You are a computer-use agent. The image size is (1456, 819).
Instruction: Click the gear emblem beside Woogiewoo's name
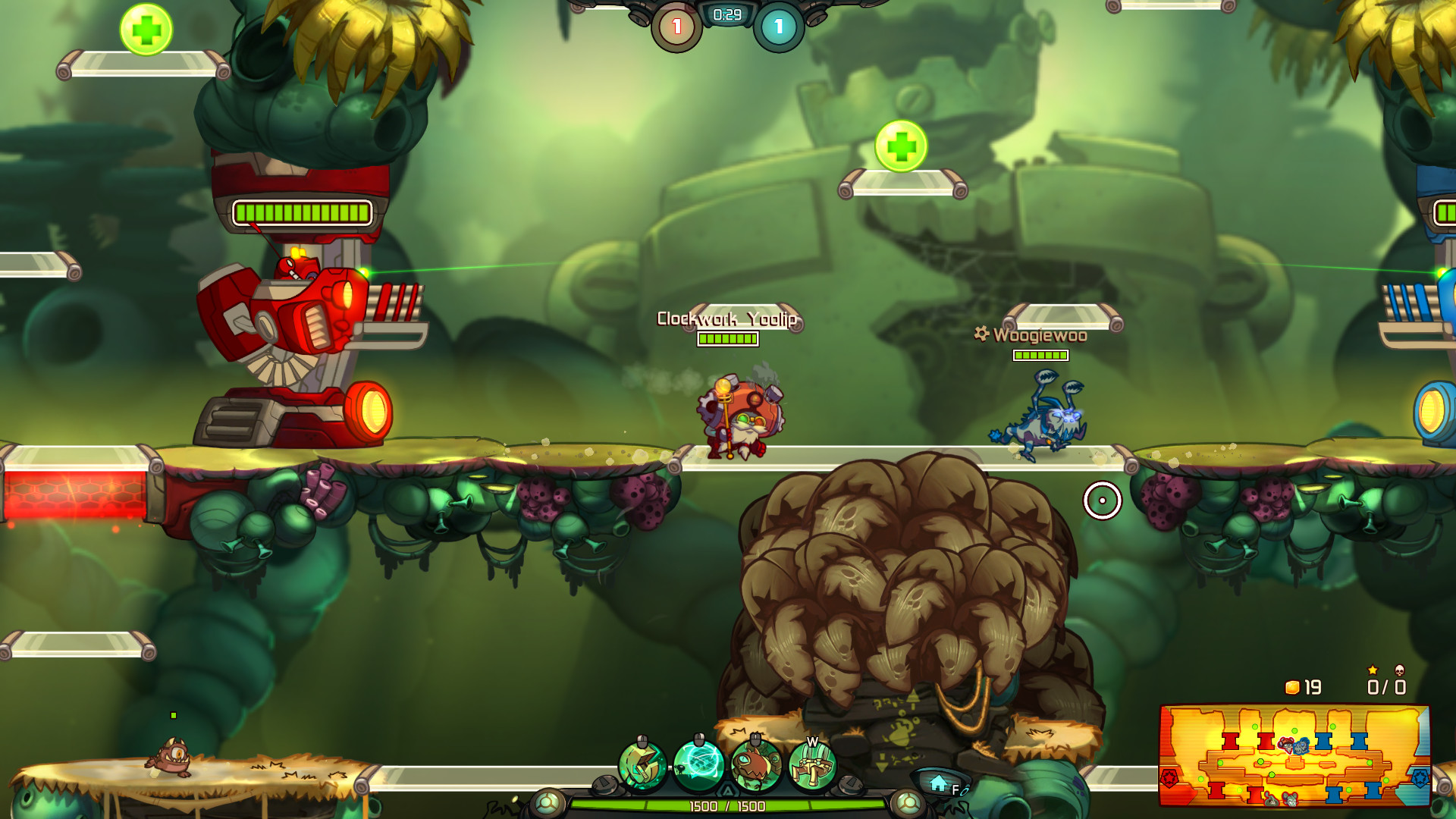click(x=981, y=333)
